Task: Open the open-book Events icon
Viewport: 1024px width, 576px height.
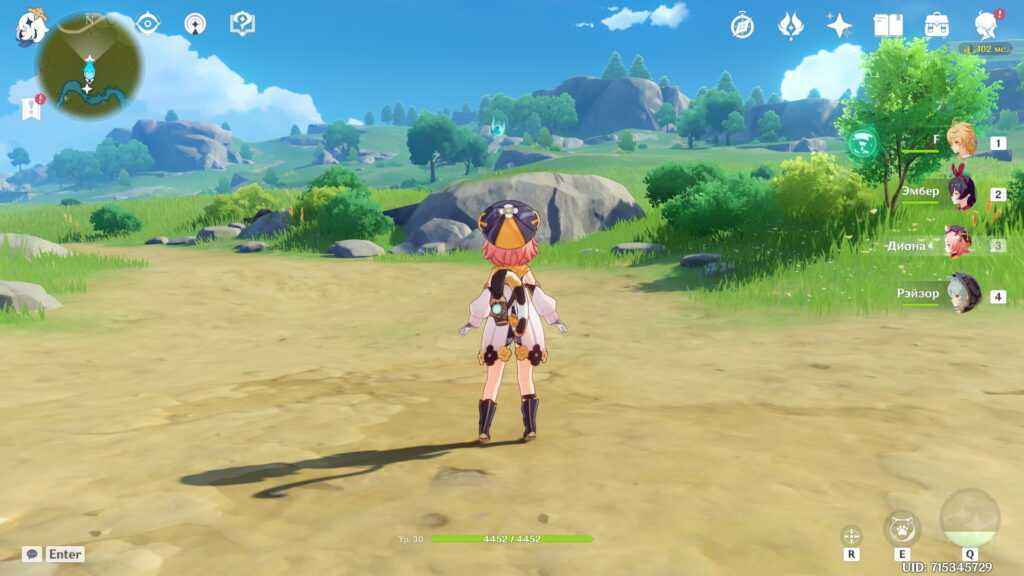Action: coord(888,26)
